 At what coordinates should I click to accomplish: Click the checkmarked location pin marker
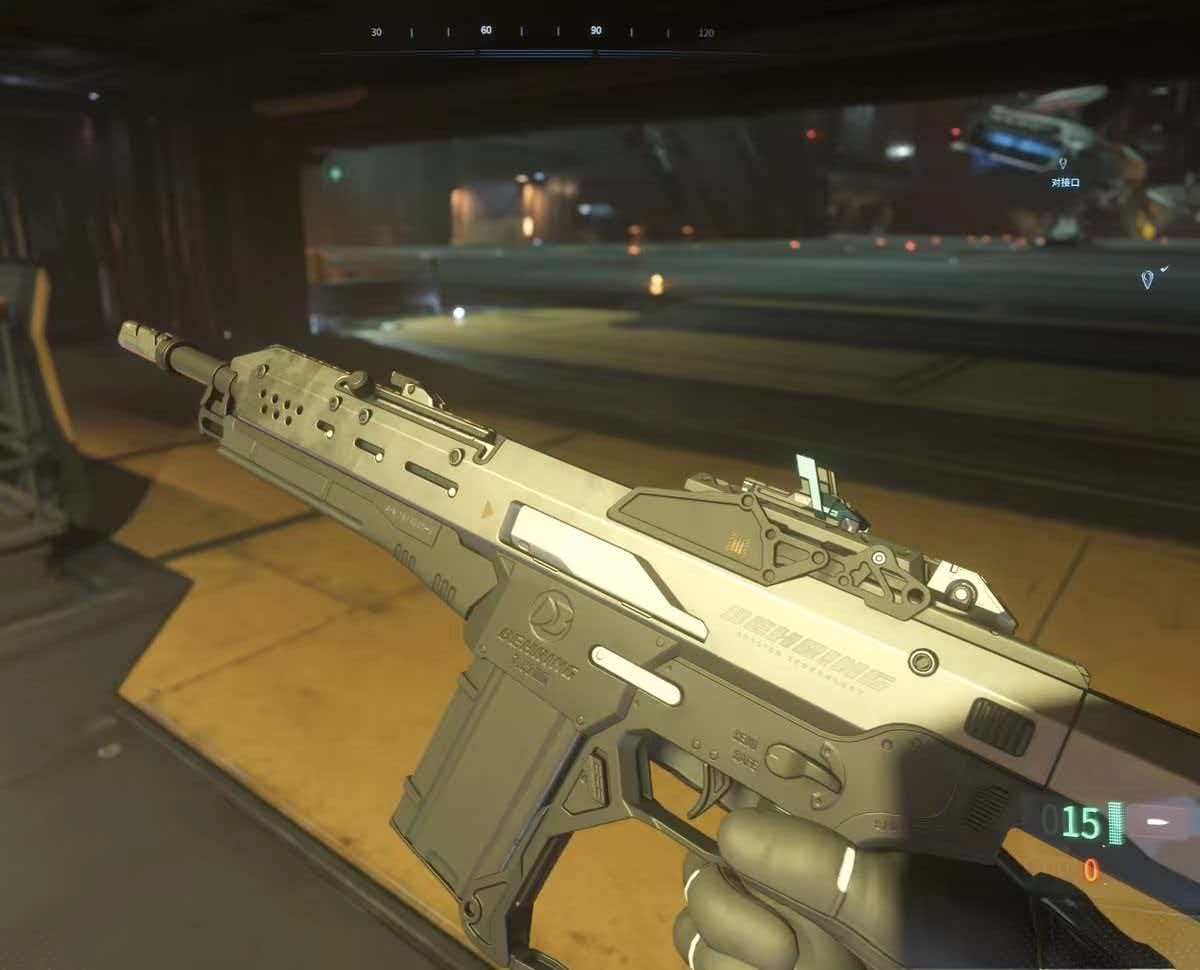1149,278
